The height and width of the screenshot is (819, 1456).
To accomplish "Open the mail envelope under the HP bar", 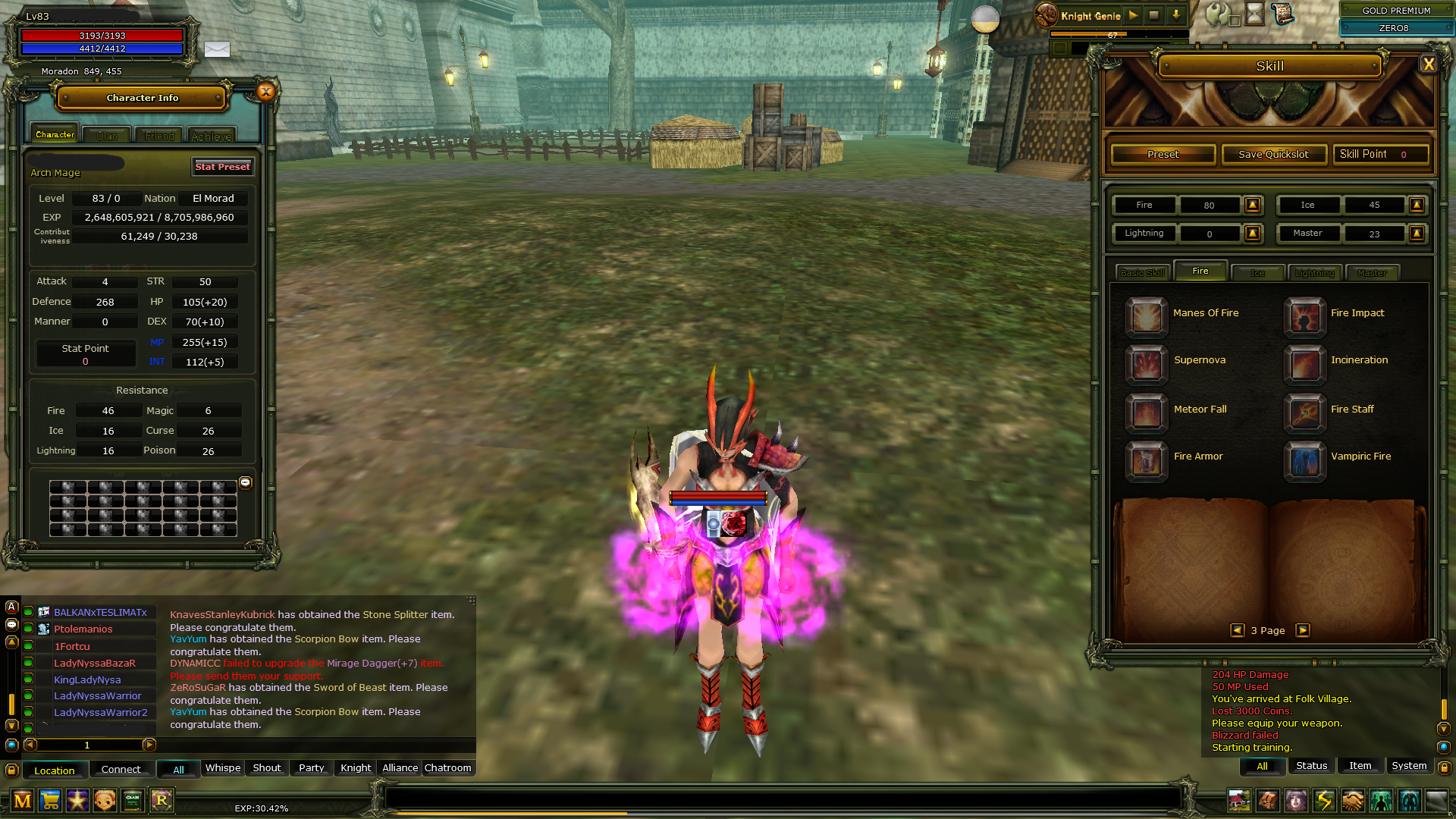I will tap(218, 49).
